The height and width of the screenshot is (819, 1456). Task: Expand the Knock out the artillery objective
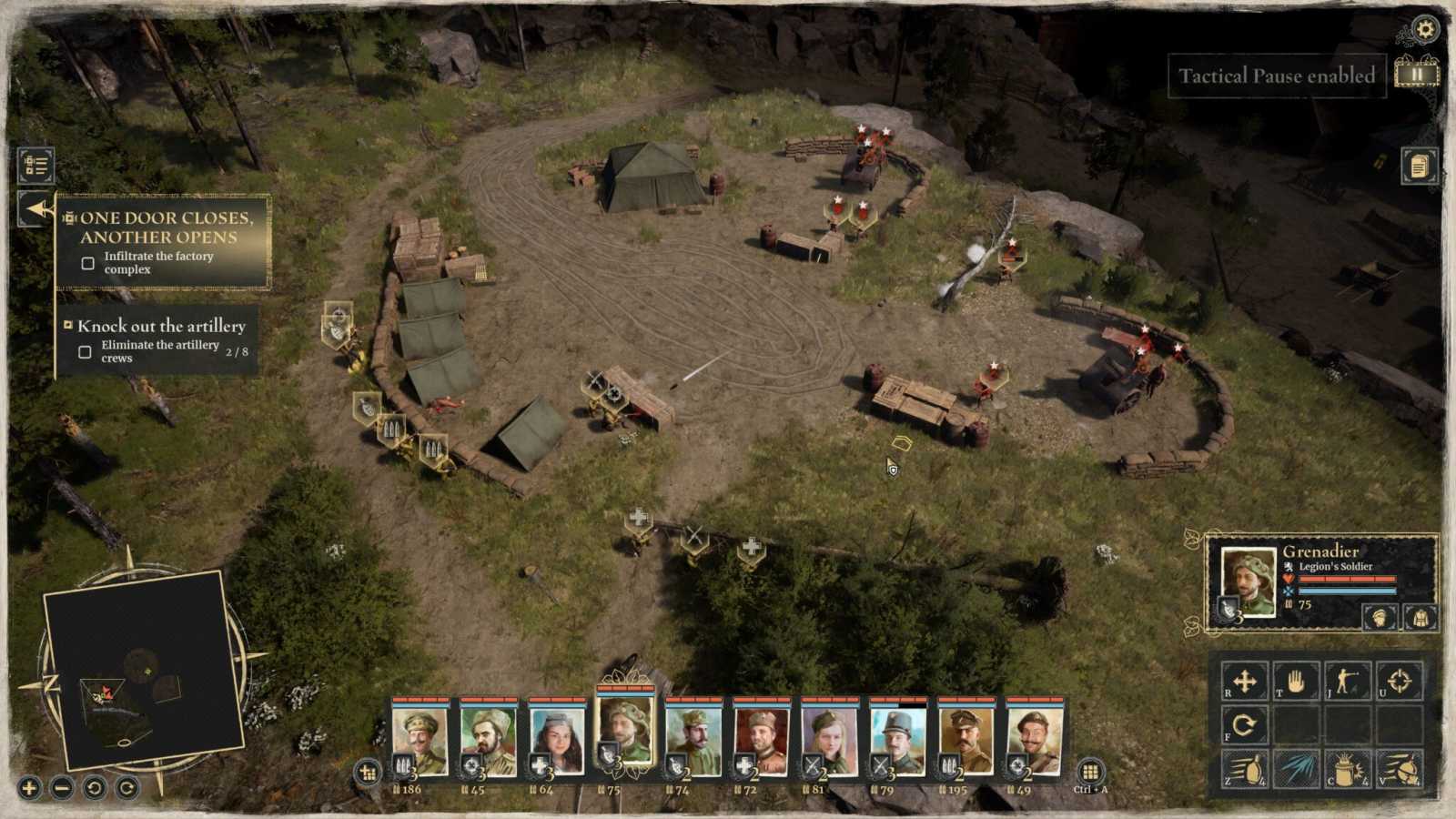pos(69,325)
